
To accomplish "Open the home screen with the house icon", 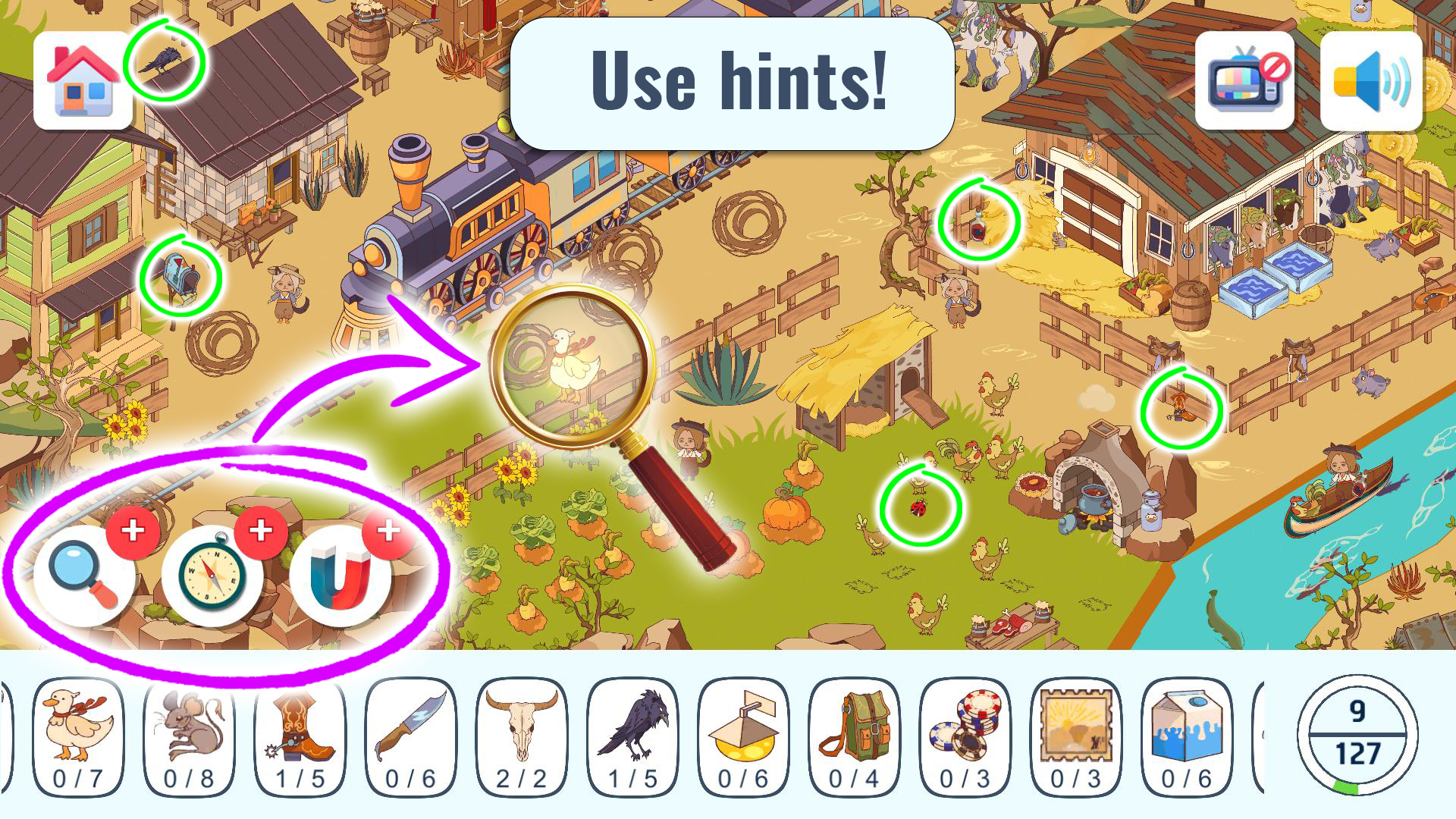I will pyautogui.click(x=81, y=81).
